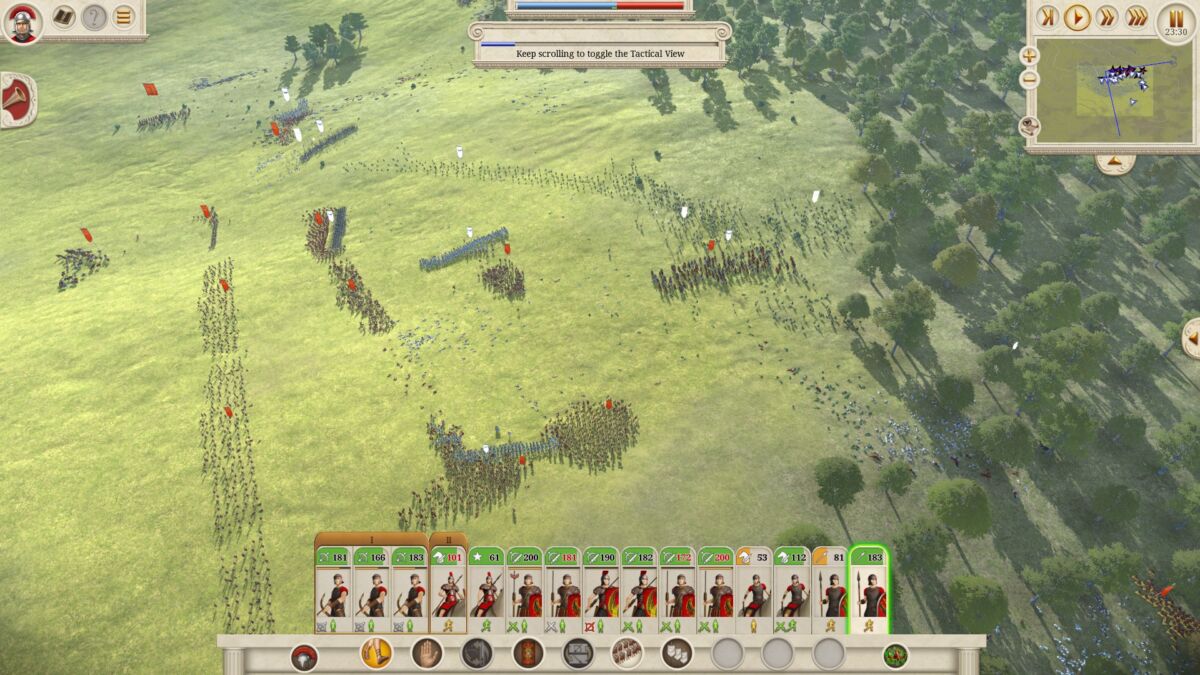
Task: Set battle speed to double fast-forward
Action: pyautogui.click(x=1107, y=17)
